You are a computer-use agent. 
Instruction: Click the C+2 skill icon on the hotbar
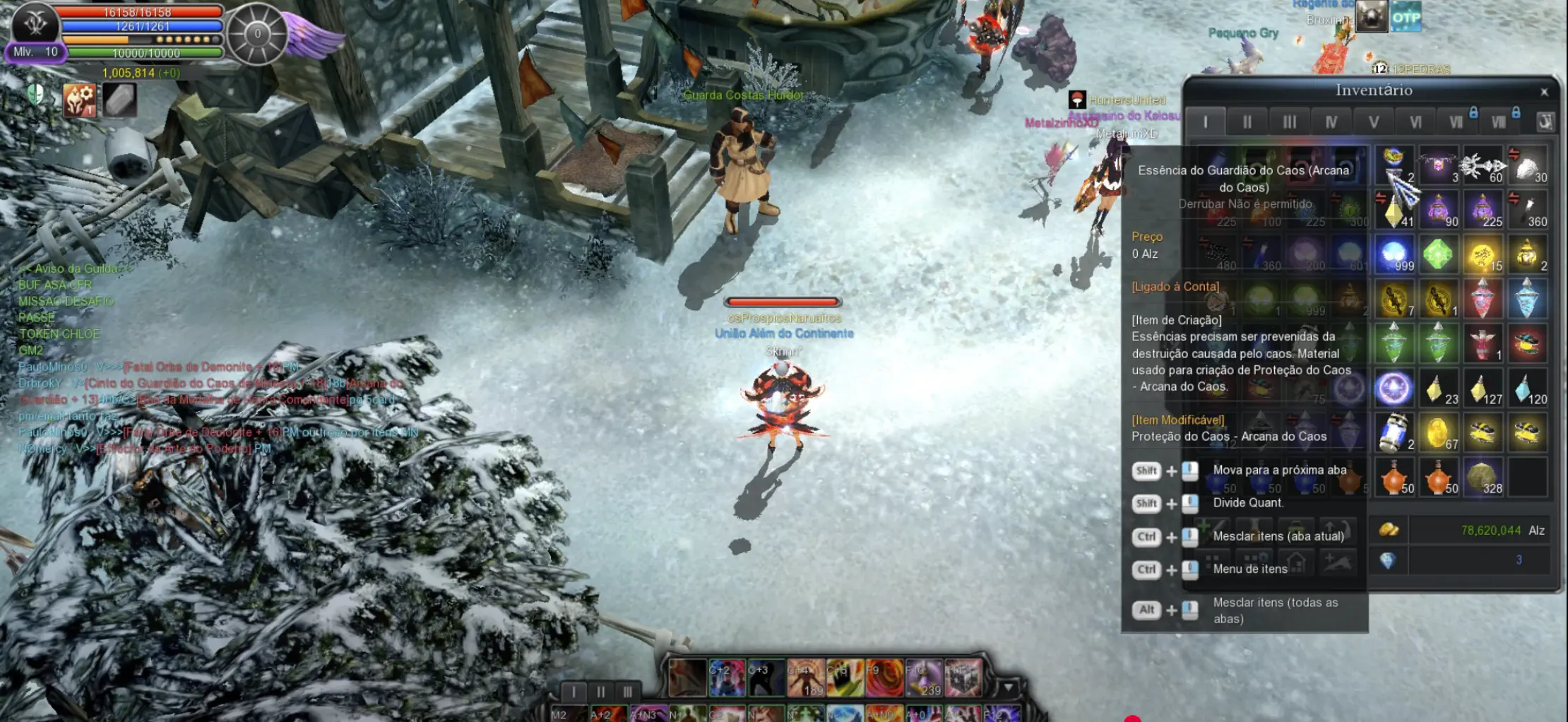click(726, 677)
